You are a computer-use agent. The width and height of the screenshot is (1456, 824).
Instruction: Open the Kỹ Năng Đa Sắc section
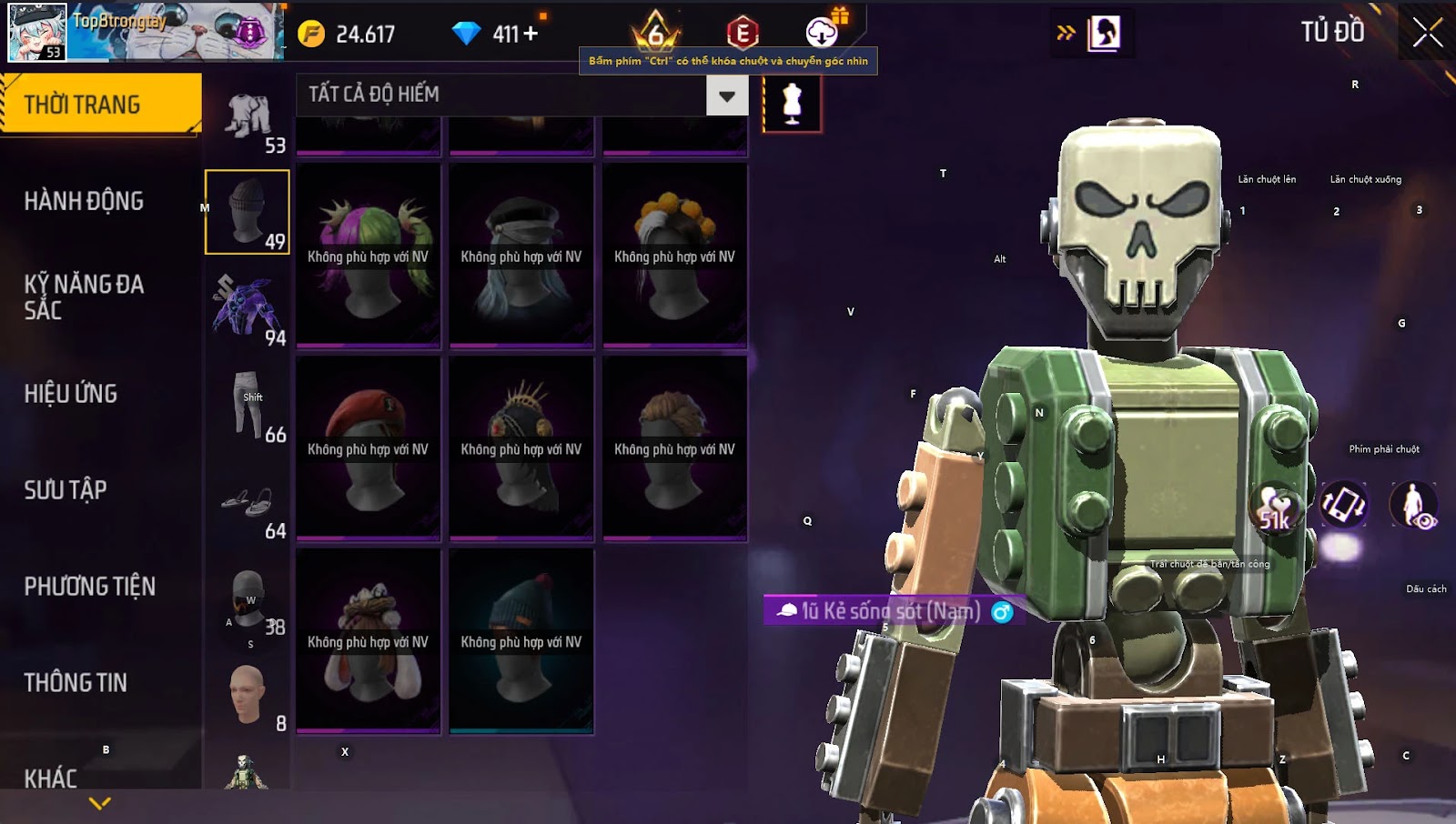(x=84, y=297)
